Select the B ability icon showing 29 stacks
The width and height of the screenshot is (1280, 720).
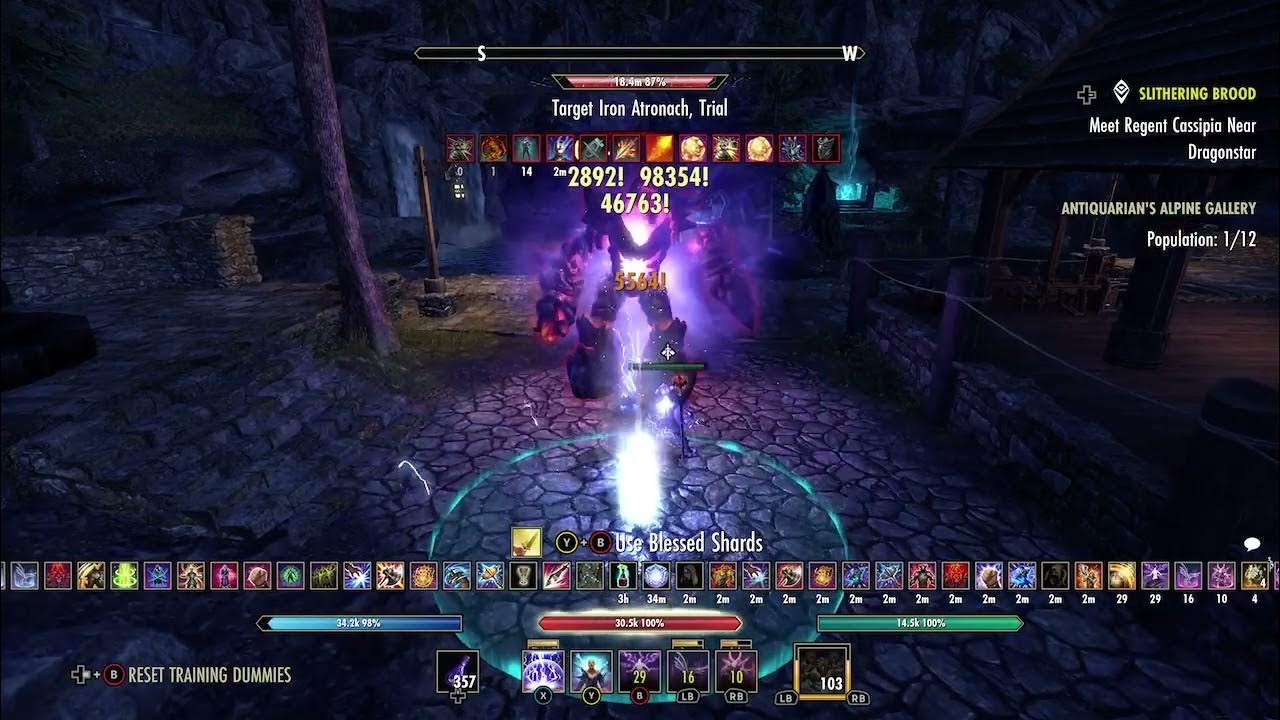(638, 668)
